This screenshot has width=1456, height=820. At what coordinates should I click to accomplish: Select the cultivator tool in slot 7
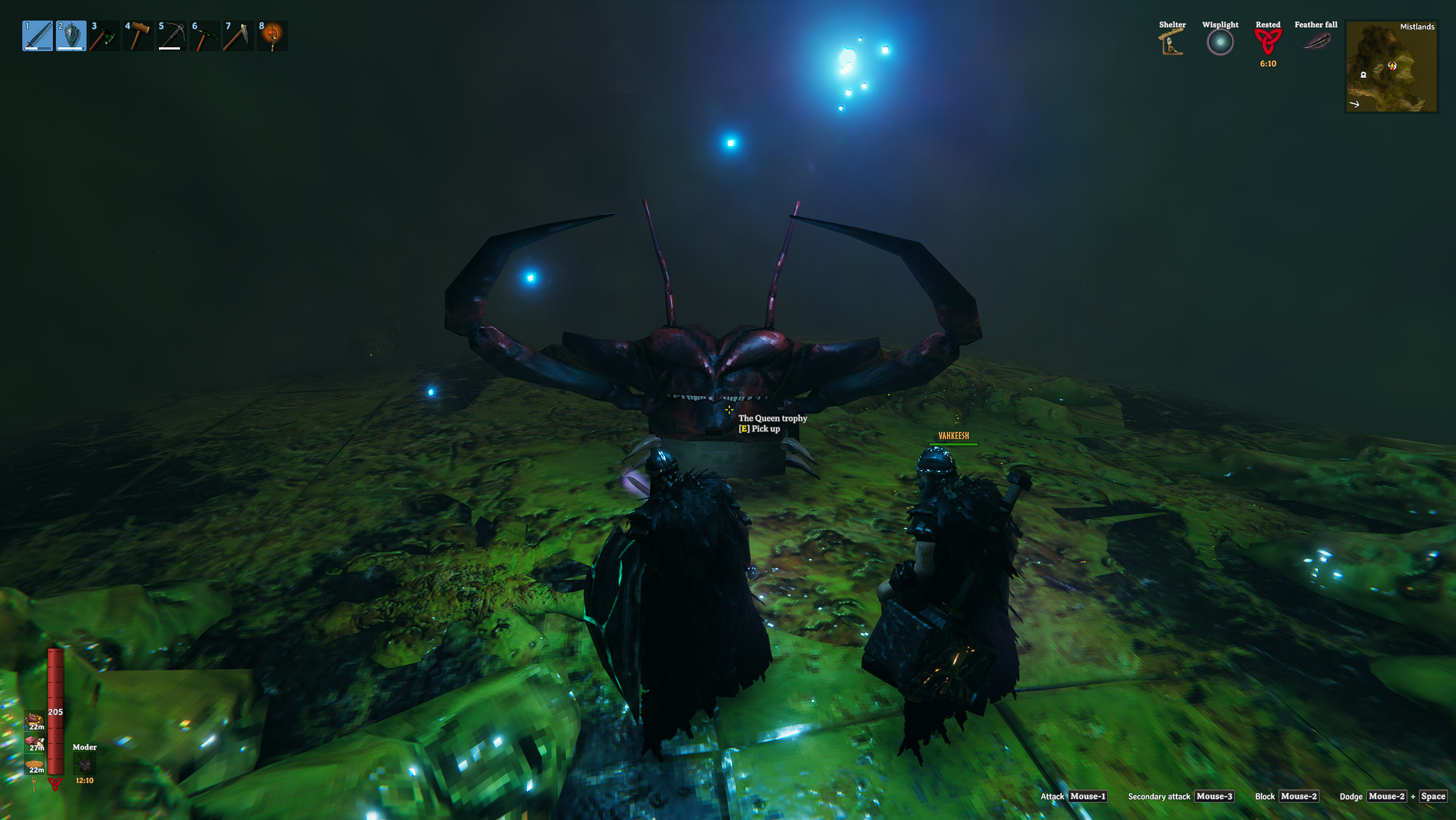[238, 36]
